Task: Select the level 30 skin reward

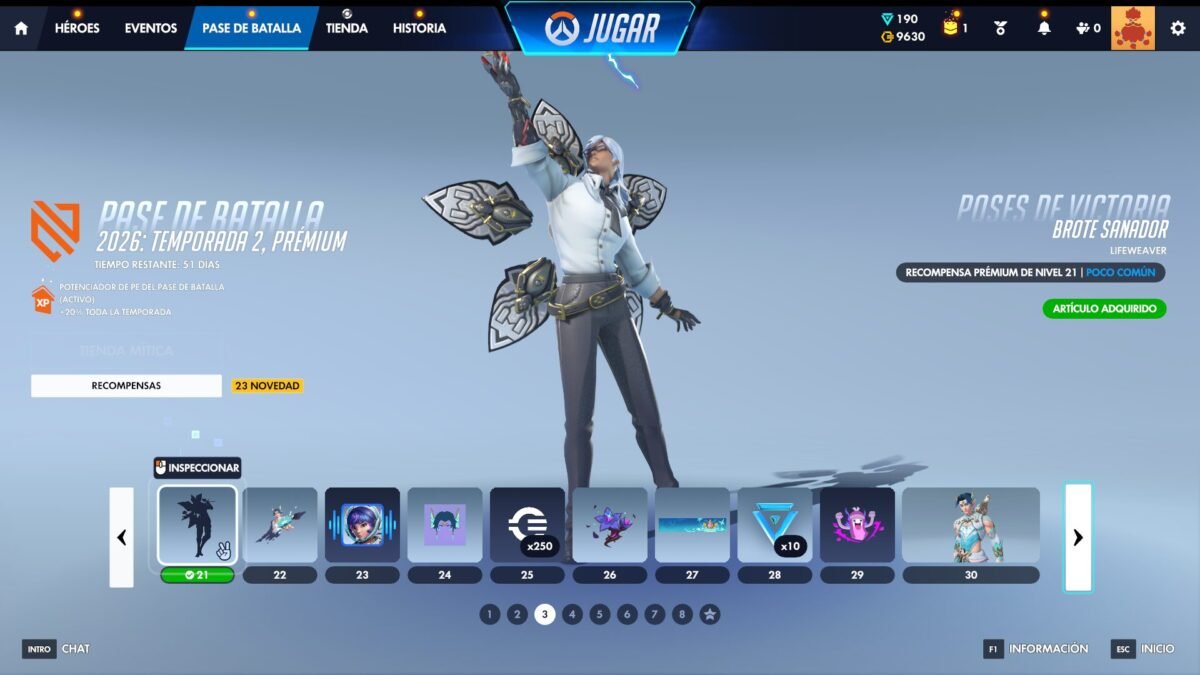Action: click(970, 525)
